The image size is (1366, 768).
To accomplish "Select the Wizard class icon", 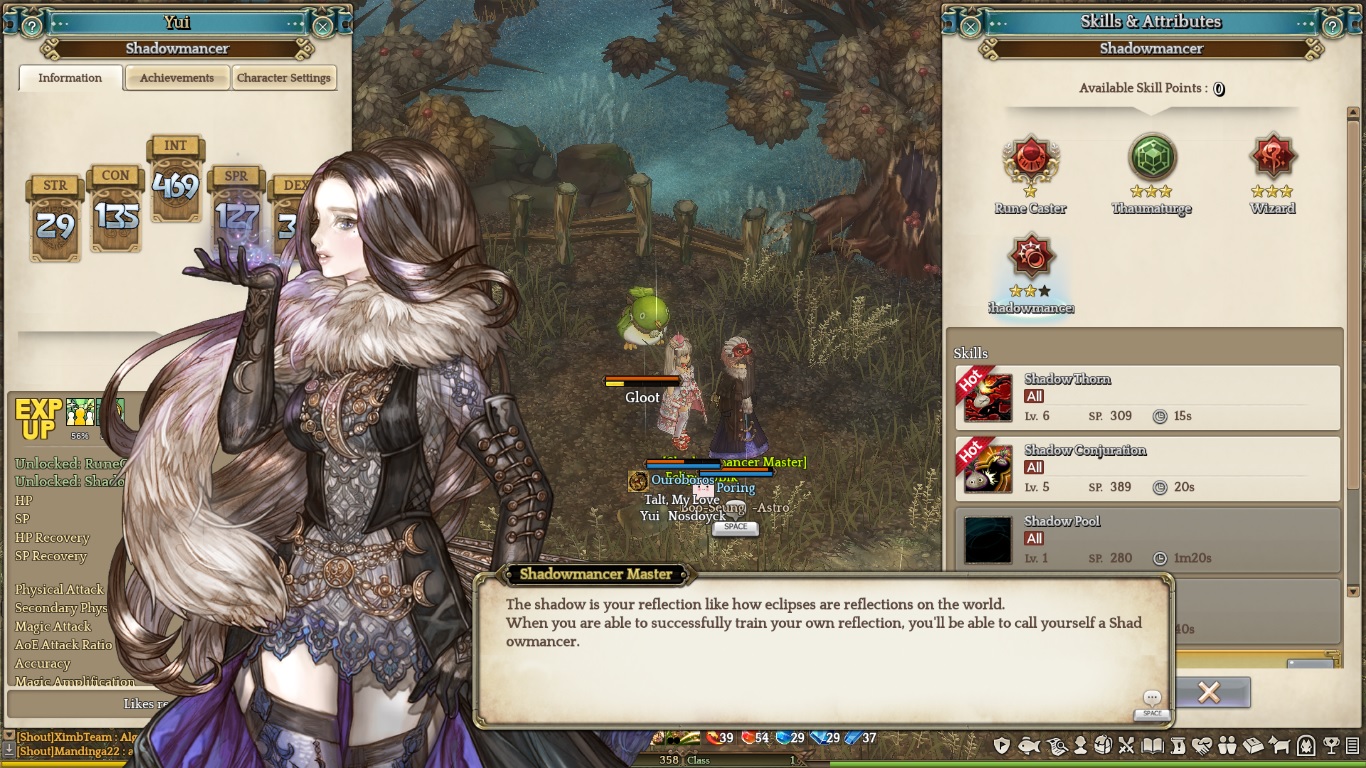I will tap(1273, 158).
